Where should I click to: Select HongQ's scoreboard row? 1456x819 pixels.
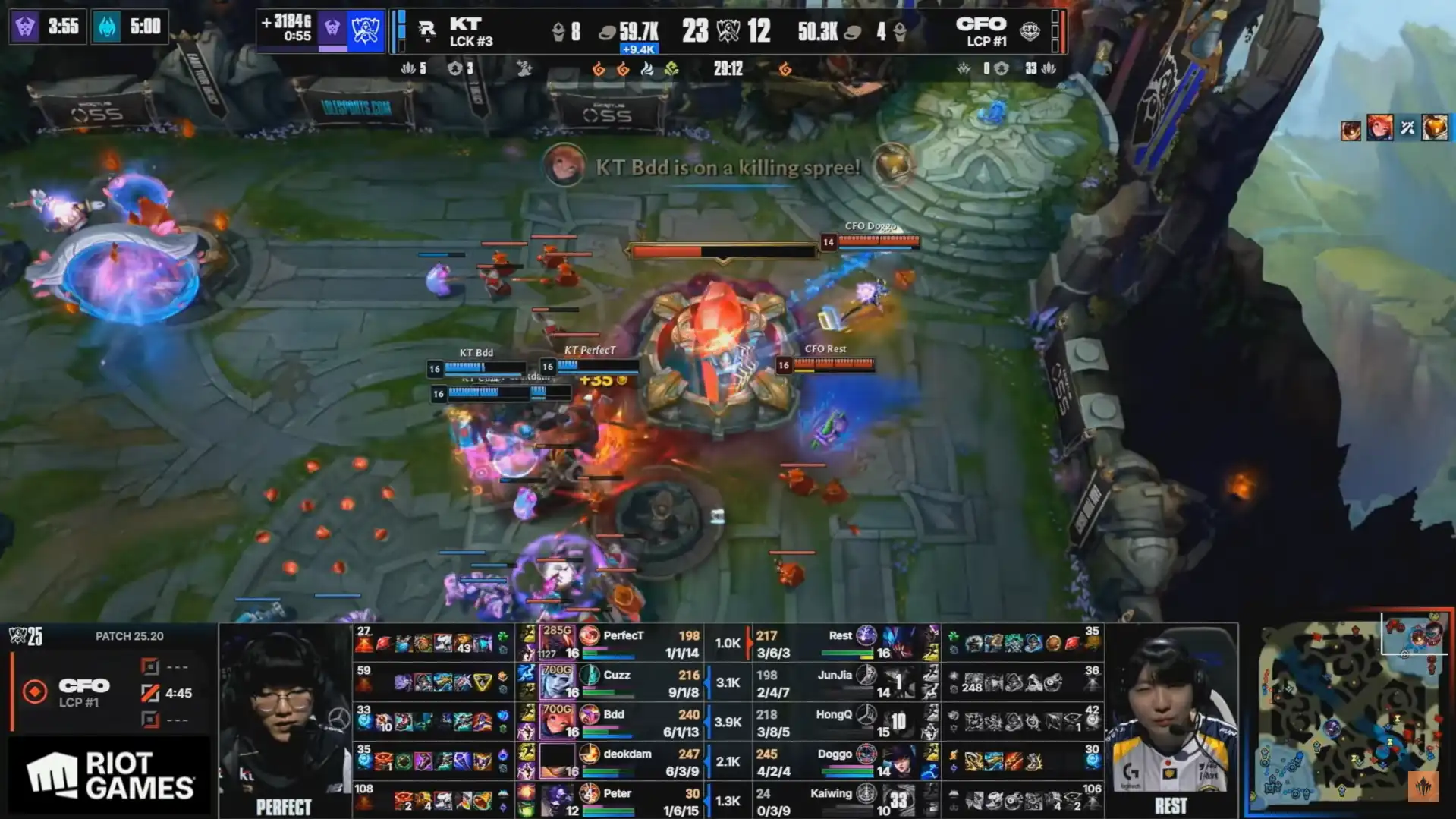833,722
